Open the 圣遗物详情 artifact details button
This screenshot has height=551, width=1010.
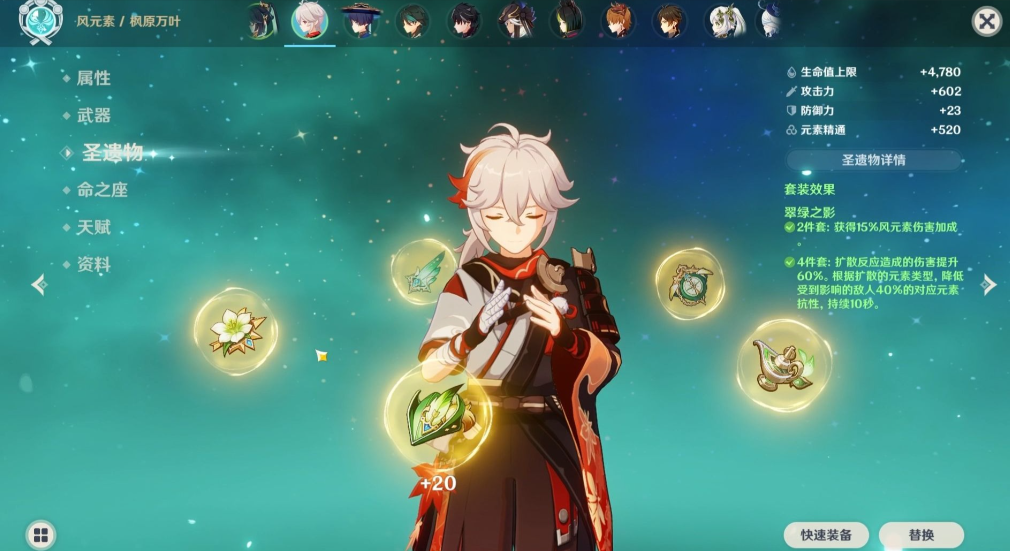873,160
